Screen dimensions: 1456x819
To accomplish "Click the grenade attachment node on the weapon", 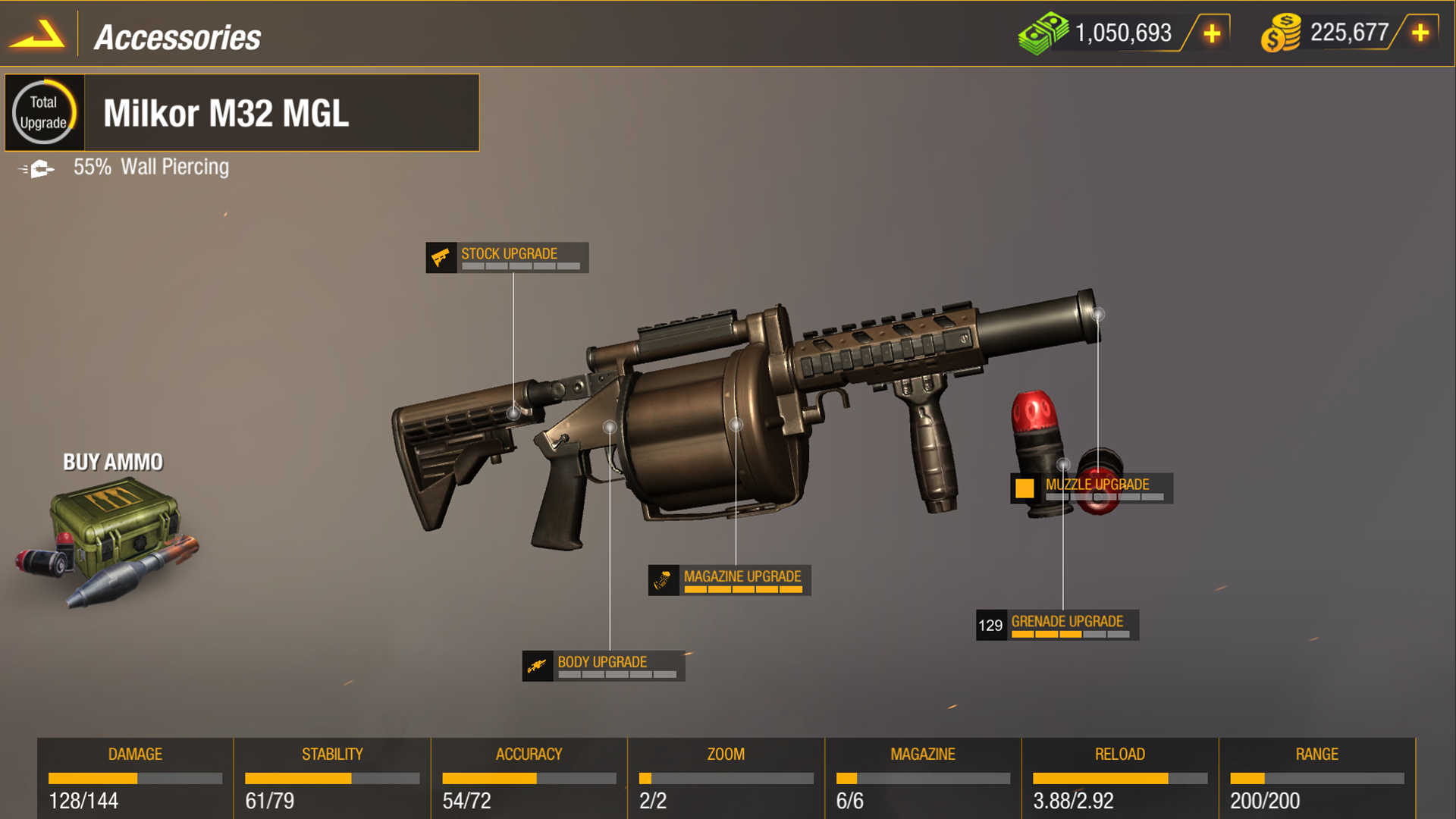I will (1063, 464).
